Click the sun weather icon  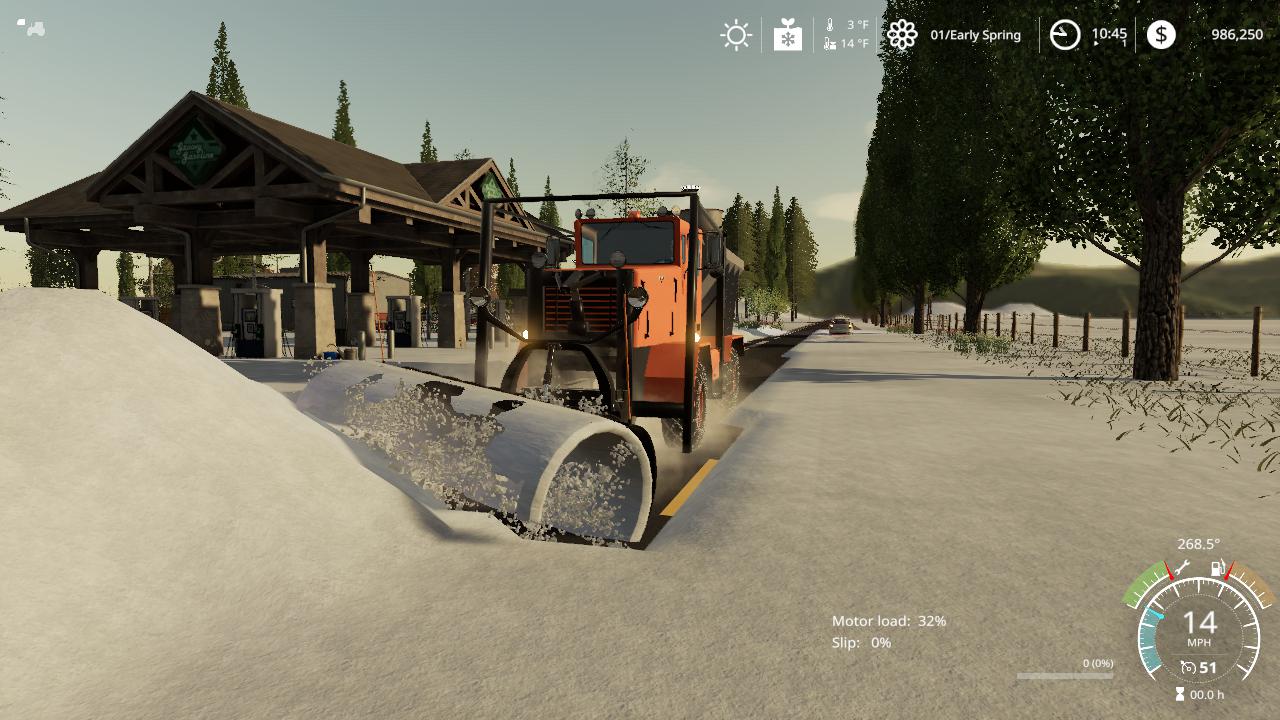pos(736,35)
